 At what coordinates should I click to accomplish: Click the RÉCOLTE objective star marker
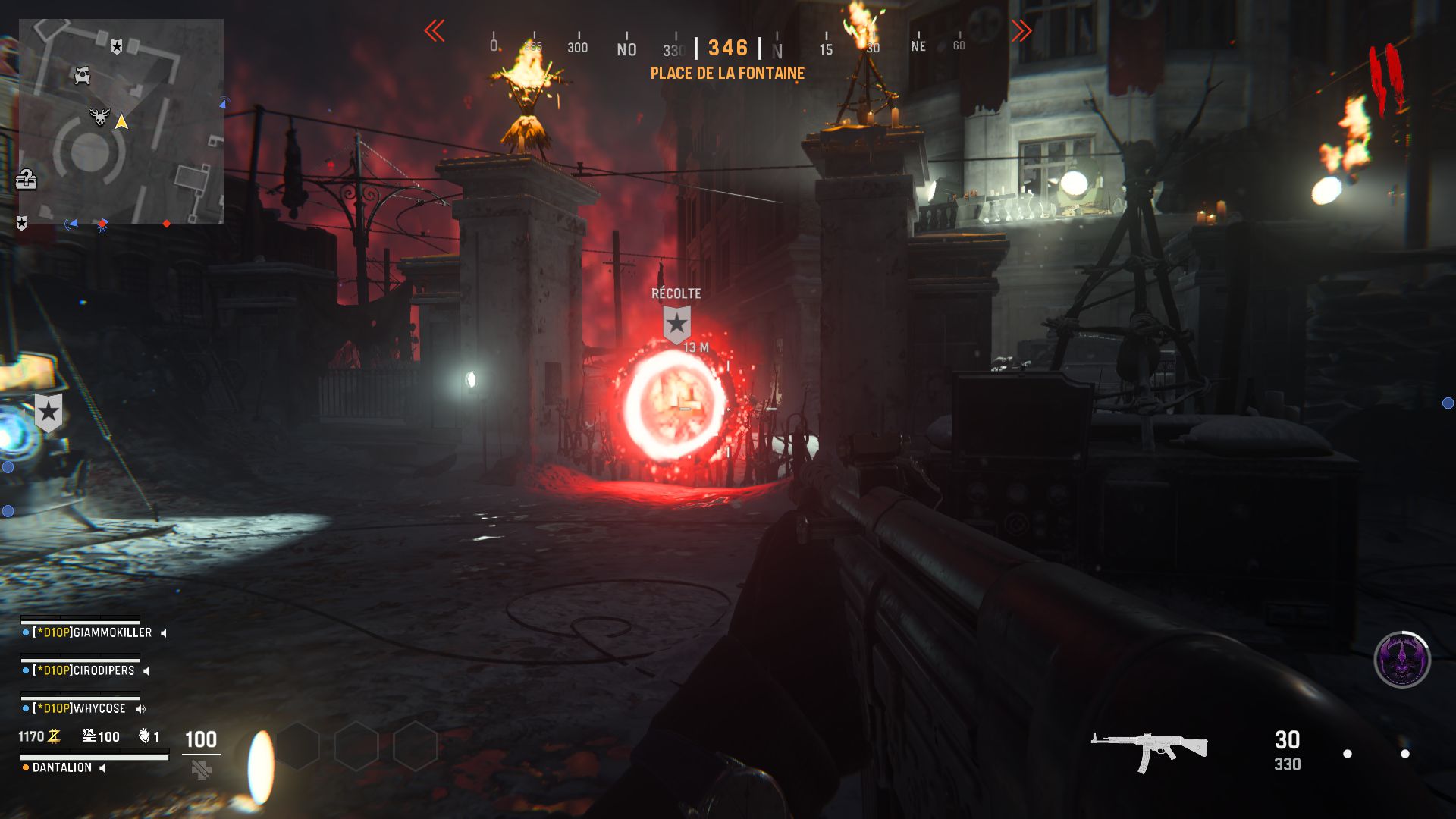pos(676,324)
